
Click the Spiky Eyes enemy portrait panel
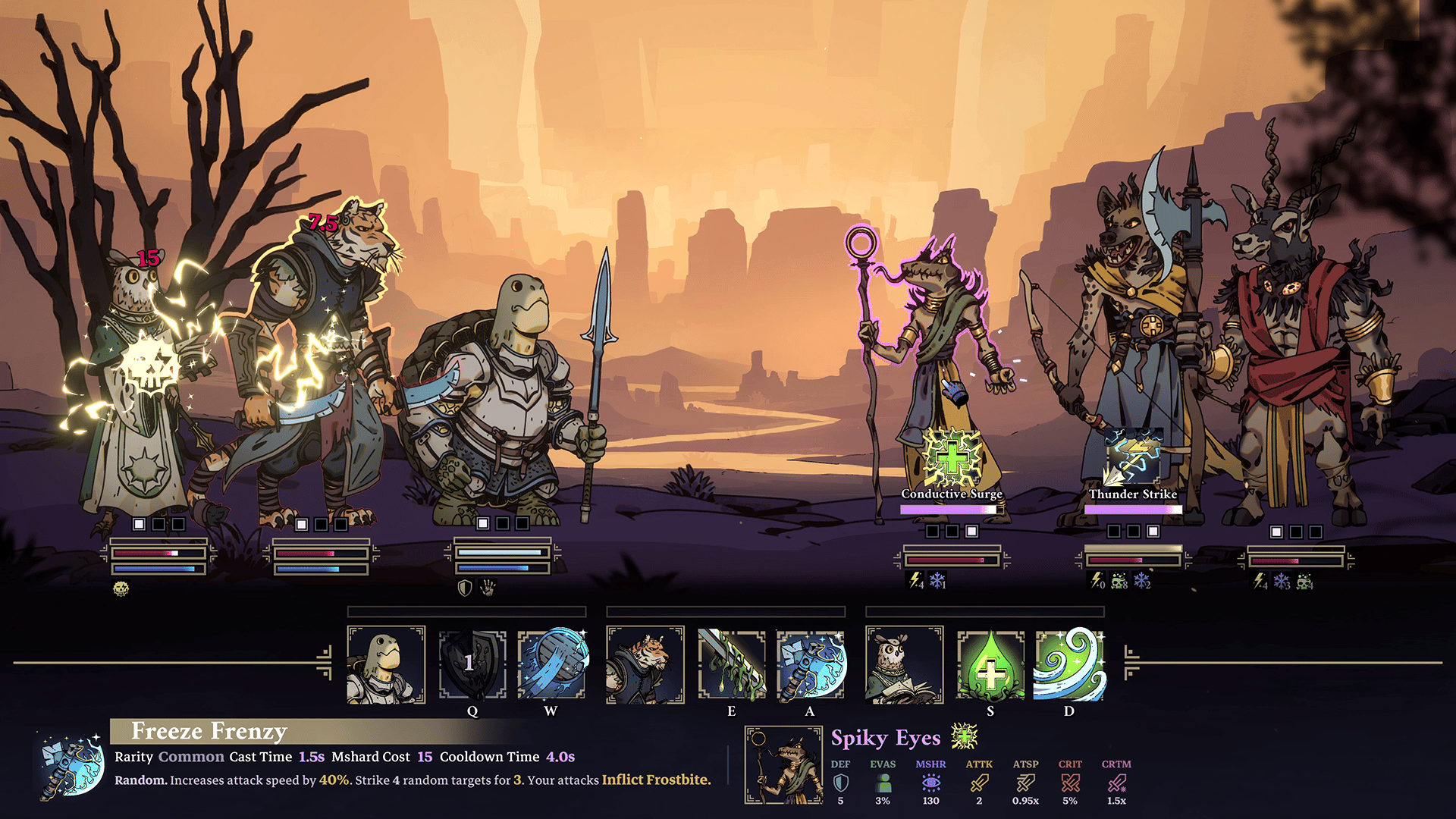pos(783,764)
